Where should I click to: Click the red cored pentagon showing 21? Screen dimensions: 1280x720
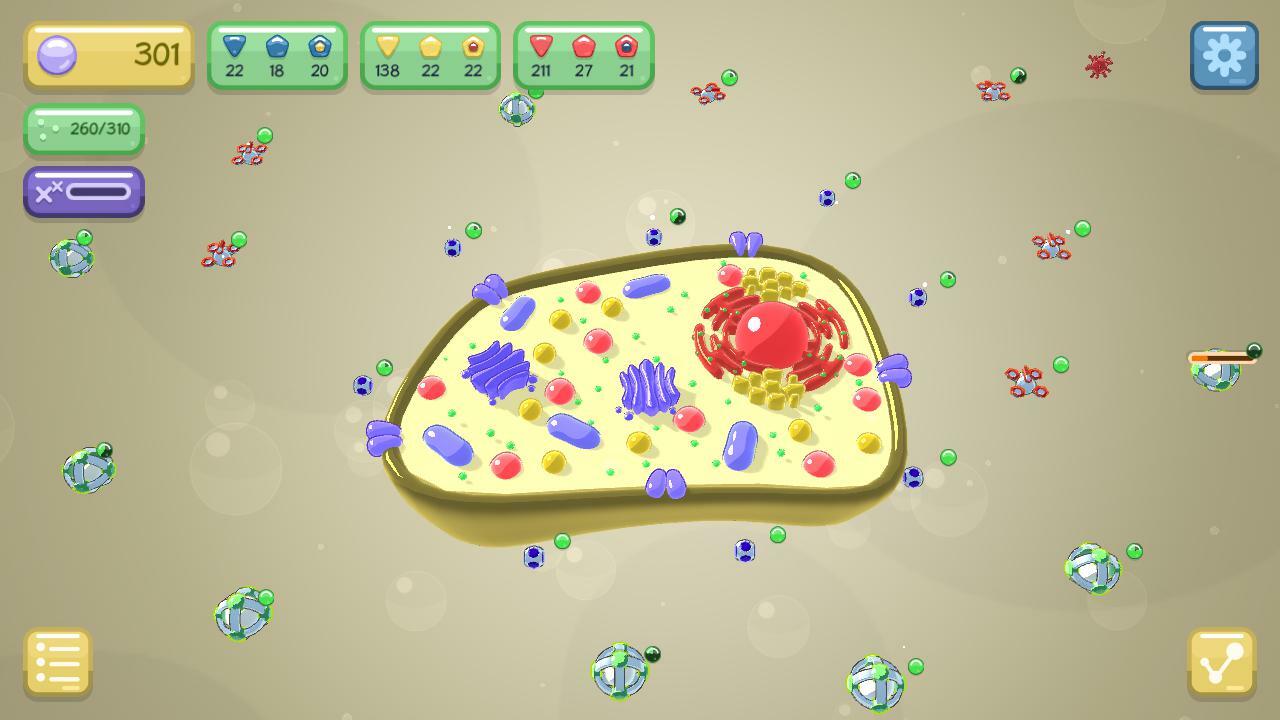point(627,46)
